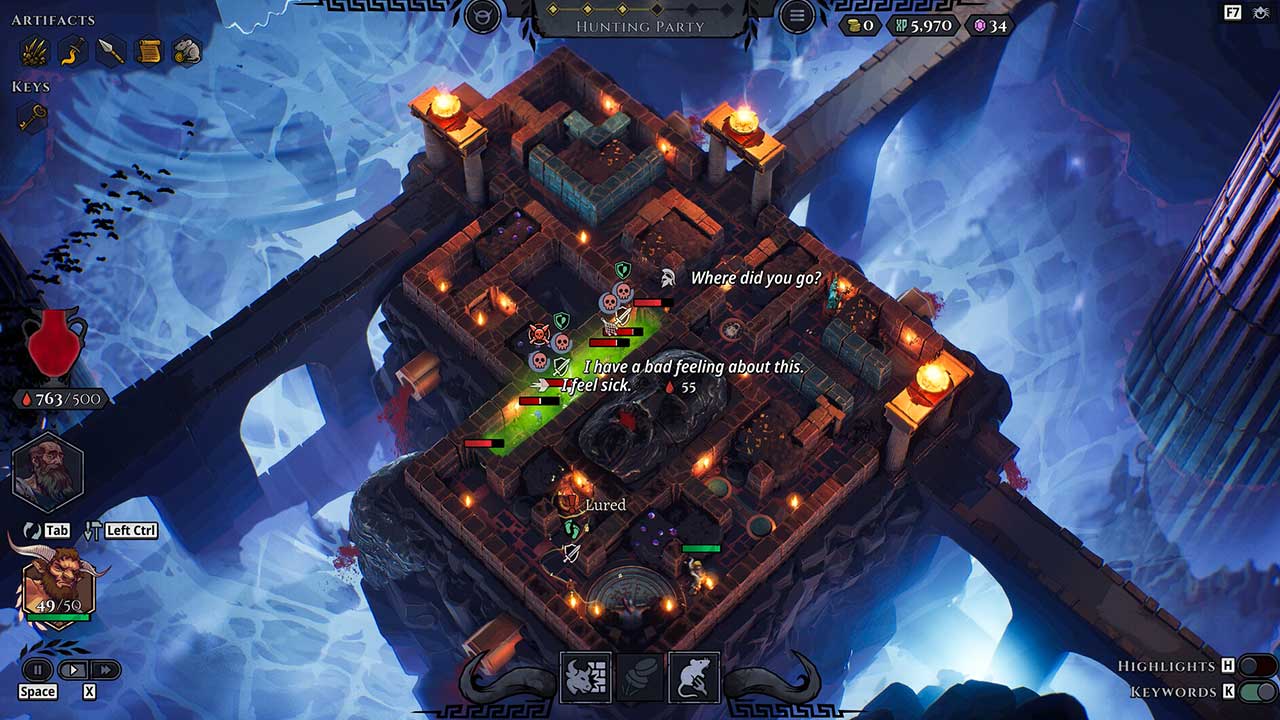Activate the rat with trident ability
This screenshot has height=720, width=1280.
pyautogui.click(x=694, y=678)
